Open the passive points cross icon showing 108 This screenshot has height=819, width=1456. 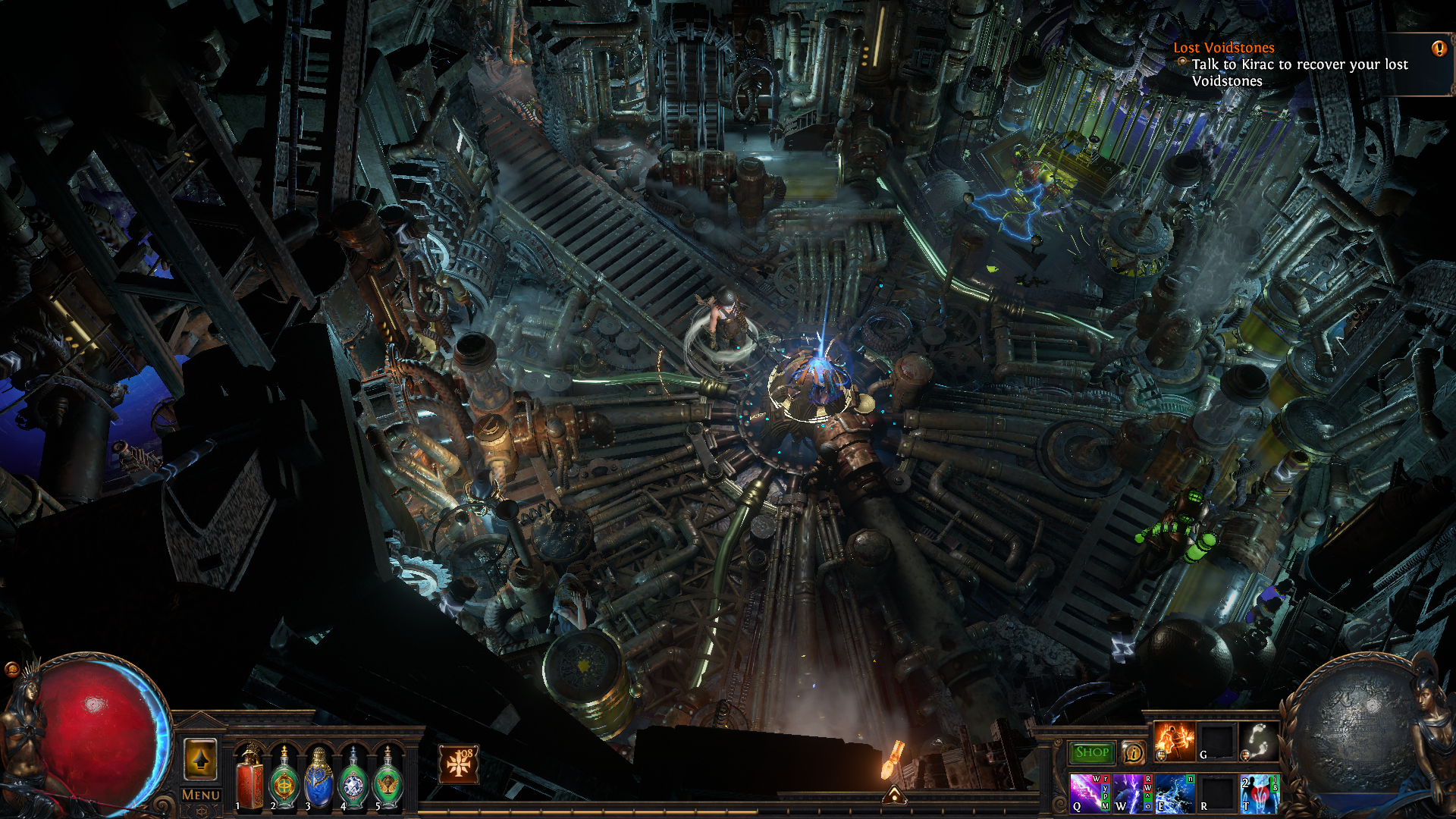[x=459, y=764]
